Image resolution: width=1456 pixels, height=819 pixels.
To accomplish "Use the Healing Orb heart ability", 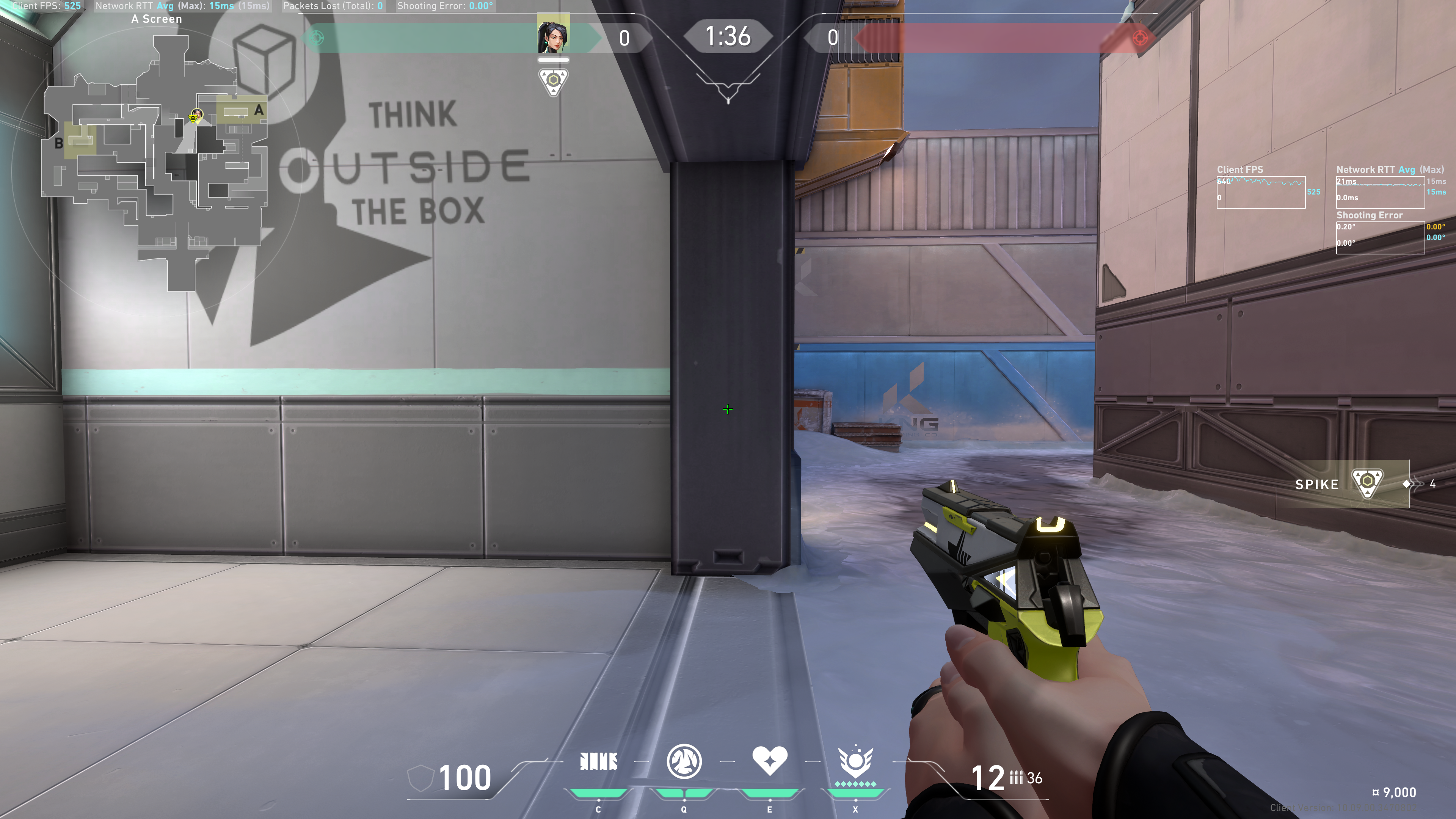I will [x=769, y=760].
